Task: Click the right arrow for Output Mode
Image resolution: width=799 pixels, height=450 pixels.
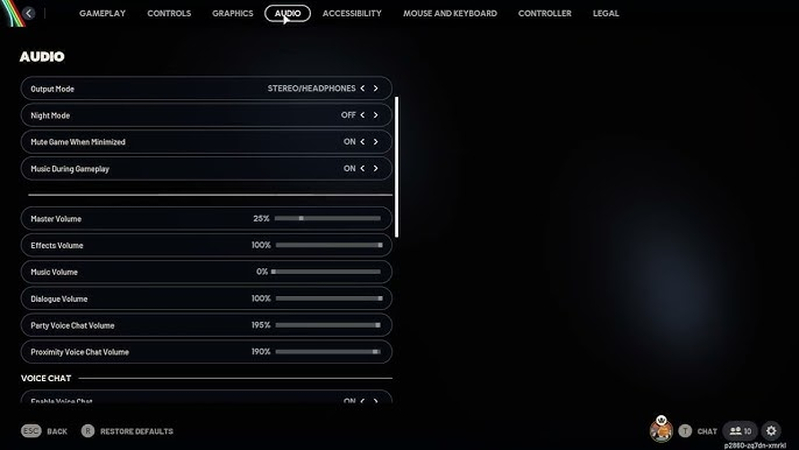Action: point(376,89)
